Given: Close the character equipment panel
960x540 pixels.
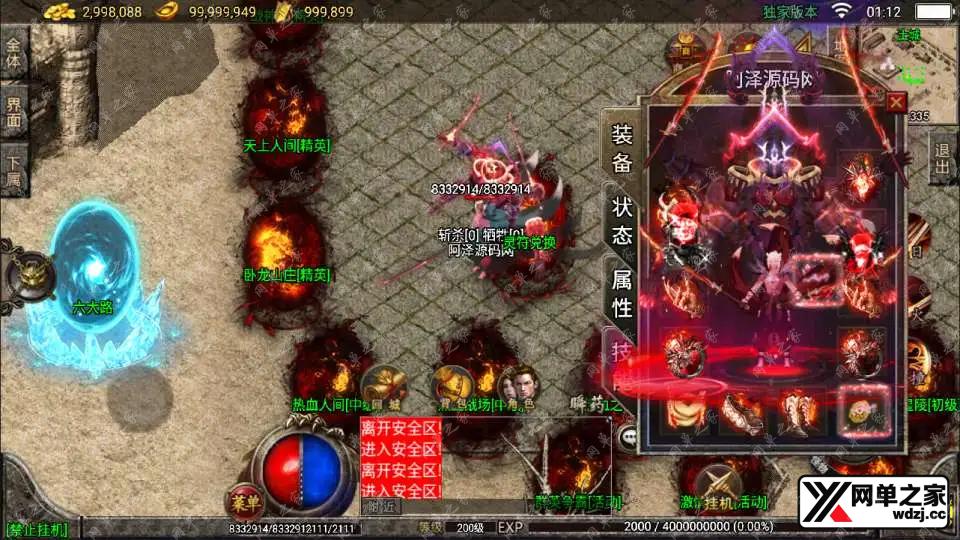Looking at the screenshot, I should [896, 101].
